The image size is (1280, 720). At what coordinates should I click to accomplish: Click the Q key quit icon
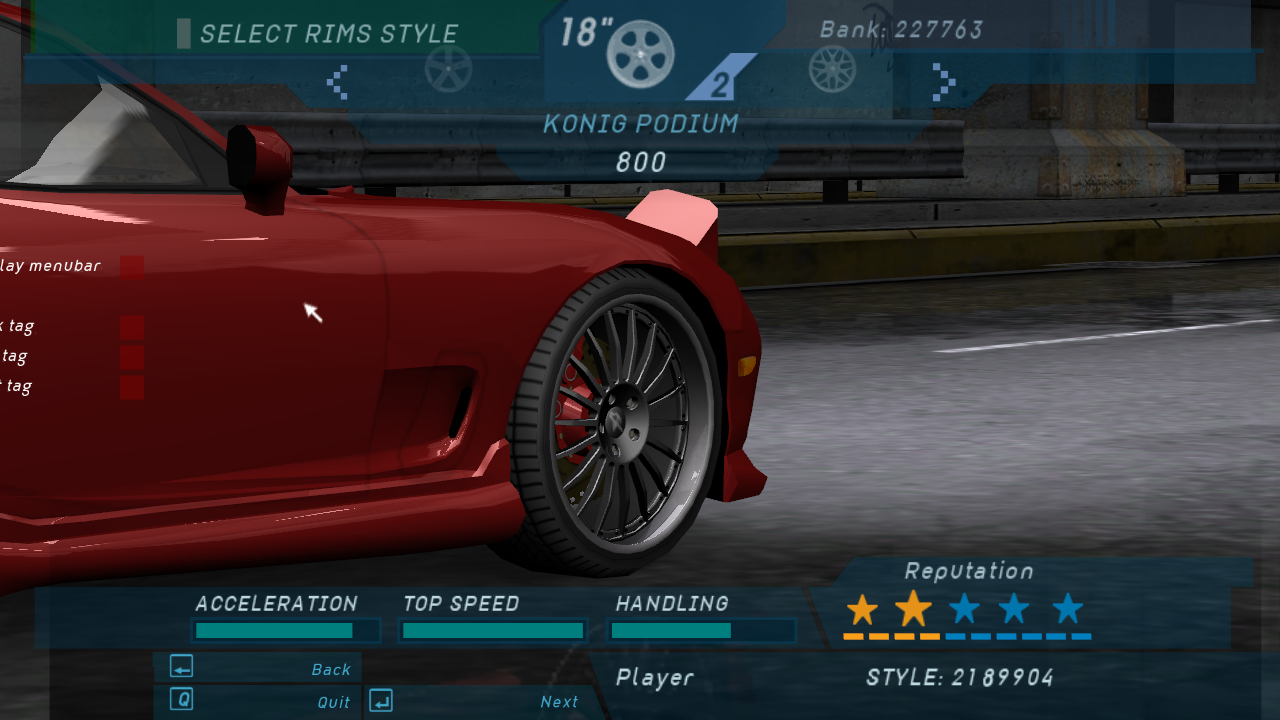tap(180, 699)
